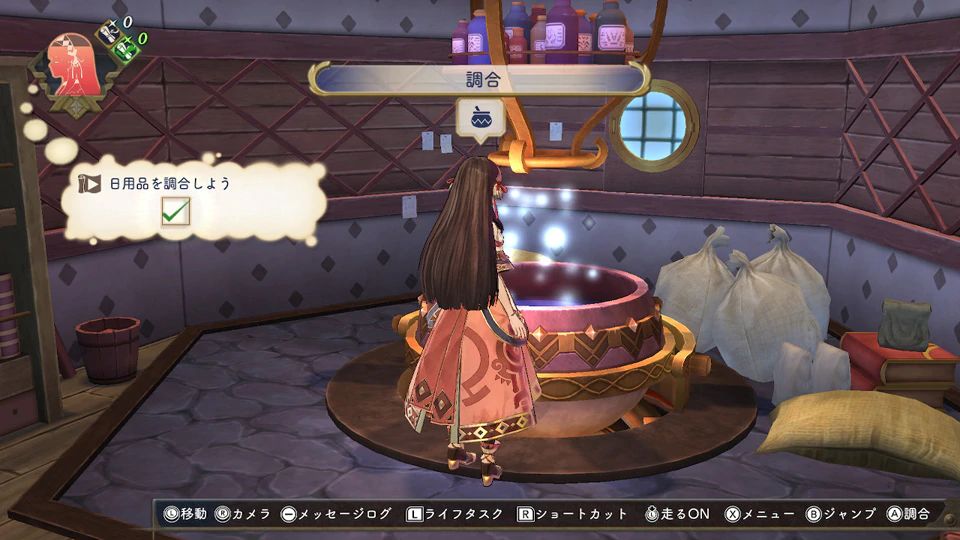
Task: Select the 調合 interaction banner
Action: pos(480,79)
